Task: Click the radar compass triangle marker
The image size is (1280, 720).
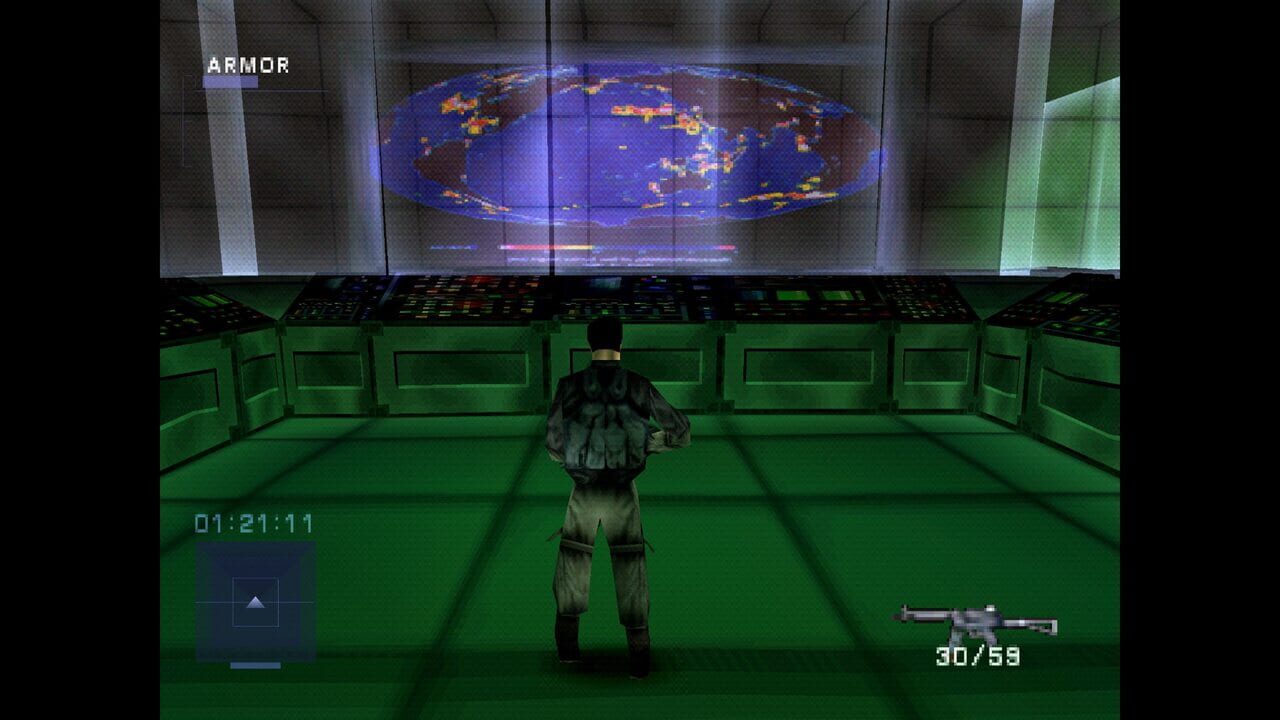Action: pyautogui.click(x=253, y=601)
